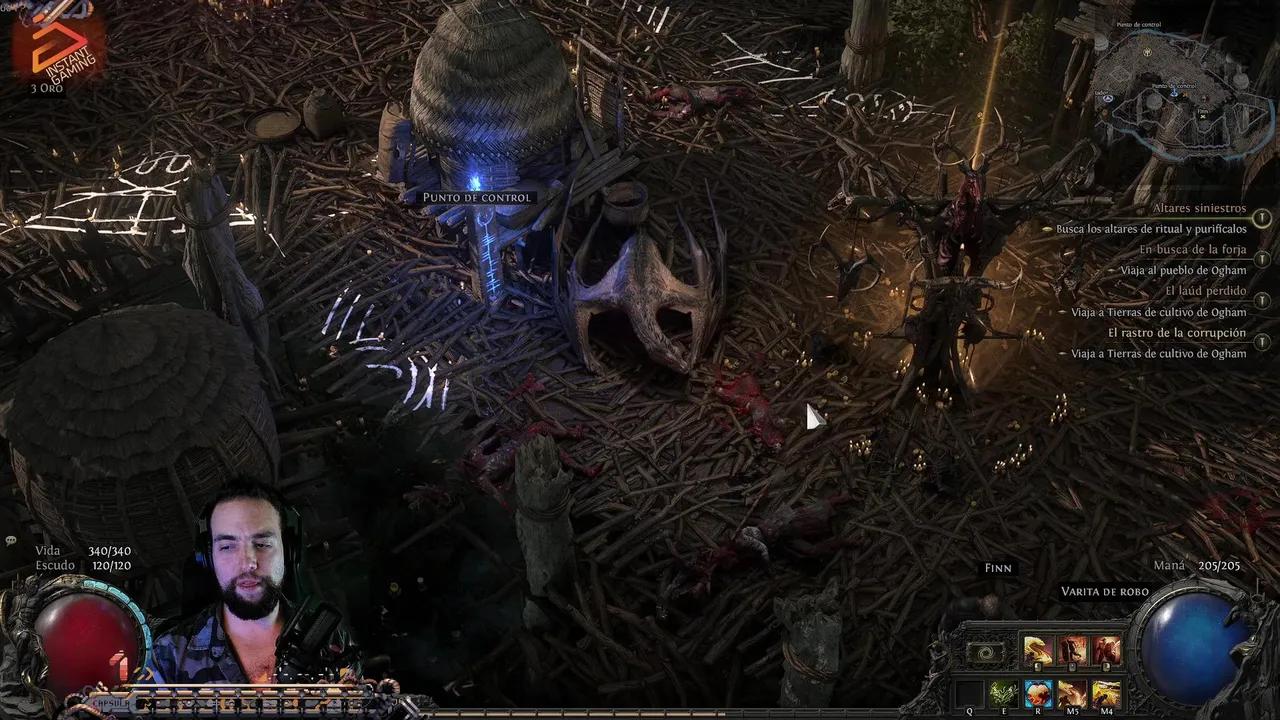Choose the El laúd perdido quest entry
This screenshot has height=720, width=1280.
click(1205, 291)
